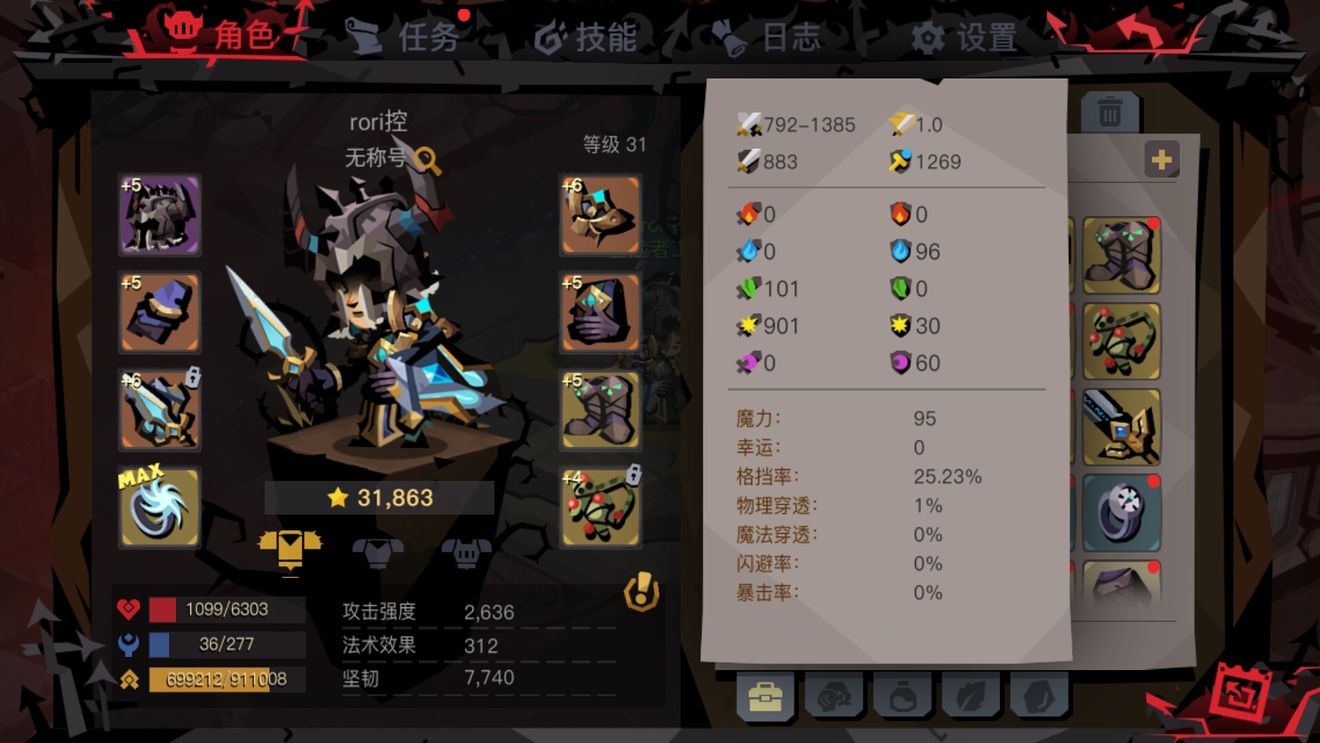The height and width of the screenshot is (743, 1320).
Task: Open the leaf materials category
Action: click(x=971, y=694)
